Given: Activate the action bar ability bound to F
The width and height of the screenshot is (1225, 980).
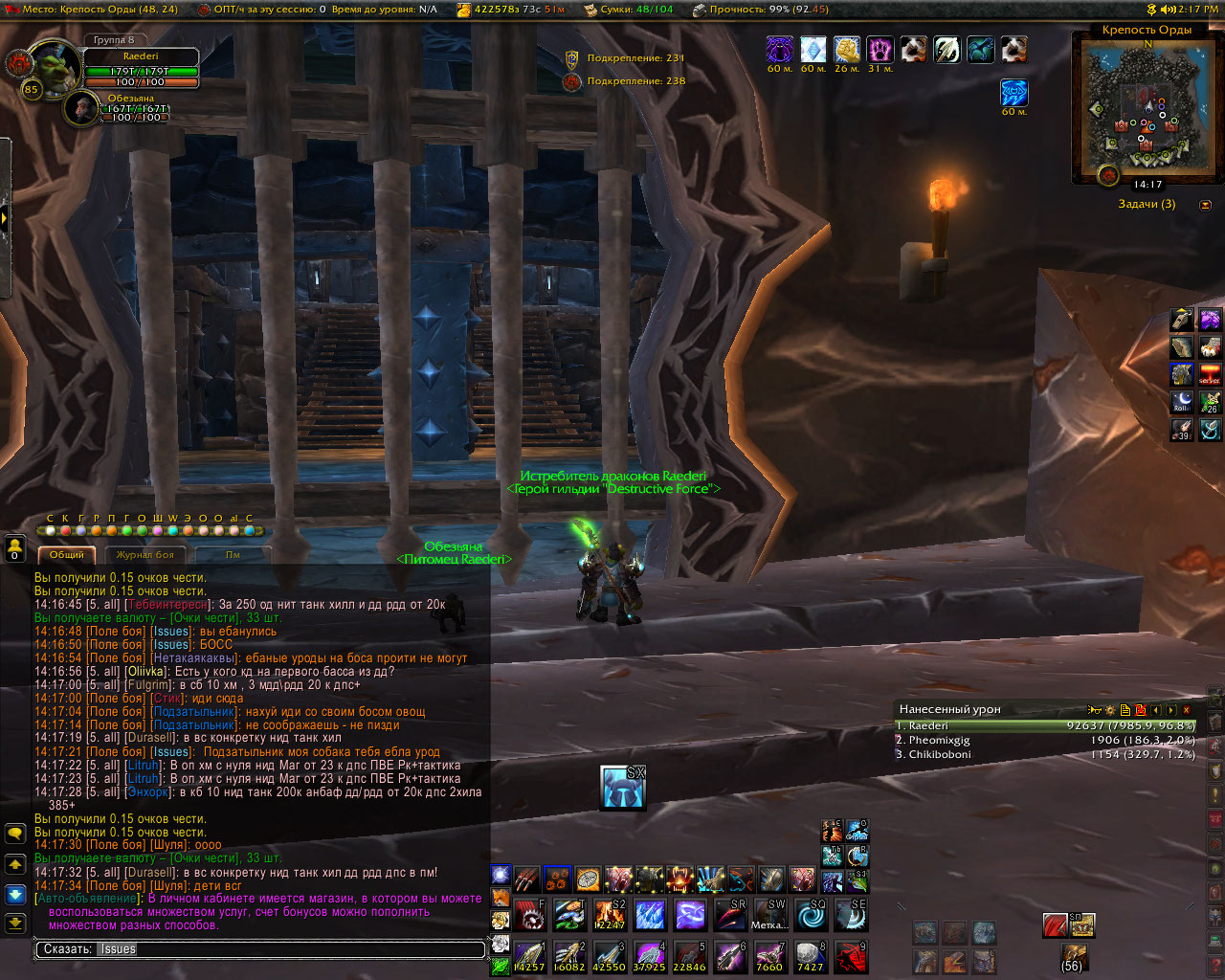Looking at the screenshot, I should pos(530,915).
